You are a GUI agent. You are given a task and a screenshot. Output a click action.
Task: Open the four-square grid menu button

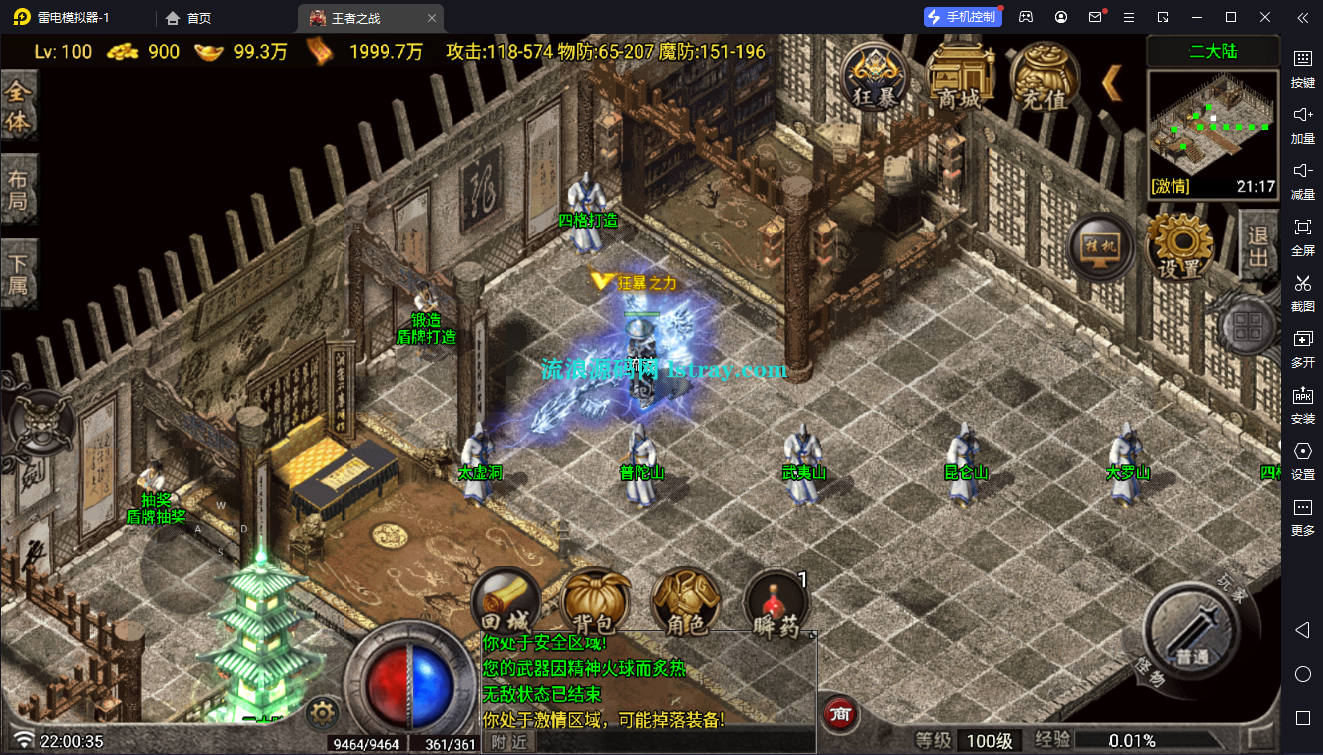tap(1248, 327)
